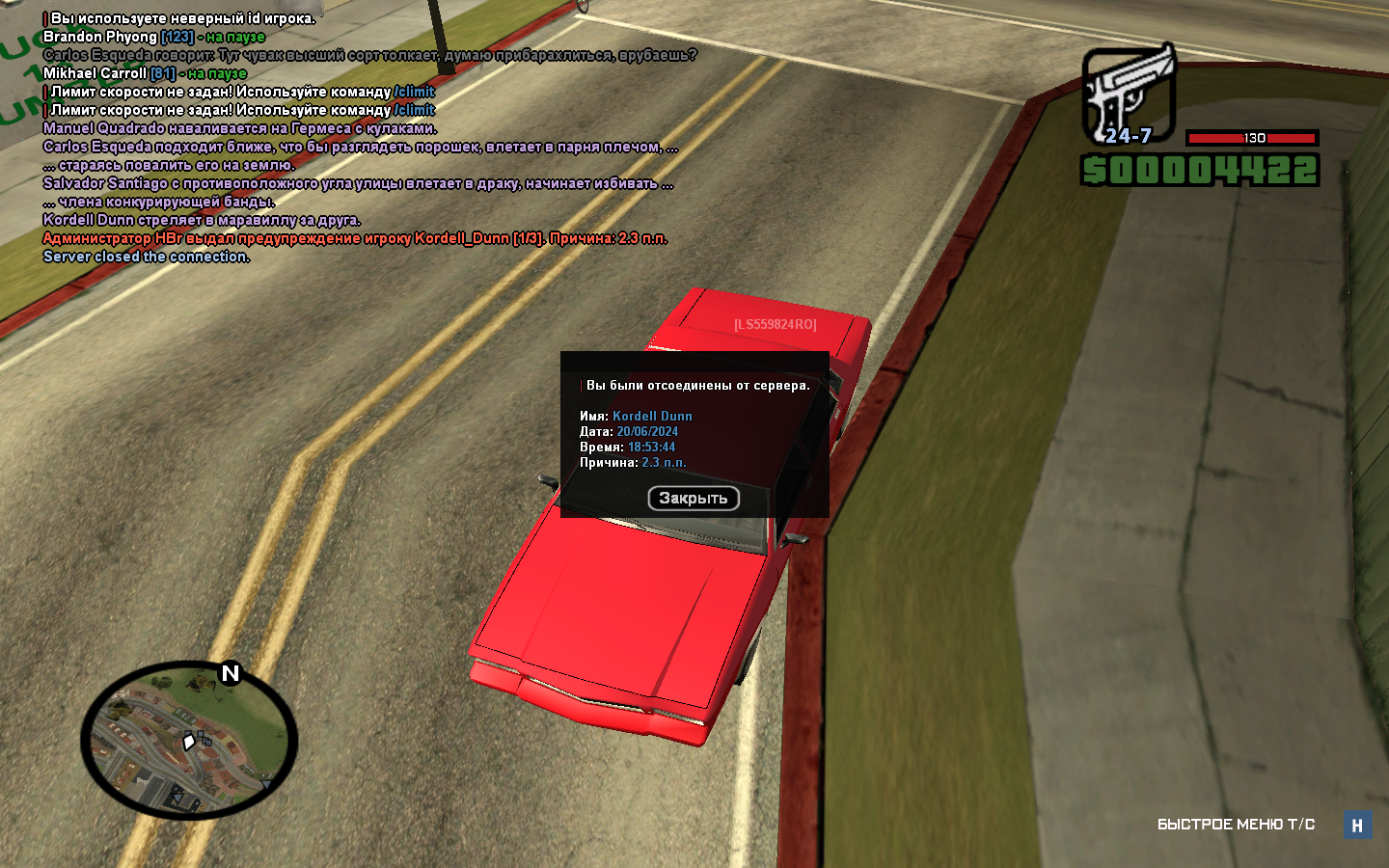Close the disconnect dialog with Закрыть

693,499
